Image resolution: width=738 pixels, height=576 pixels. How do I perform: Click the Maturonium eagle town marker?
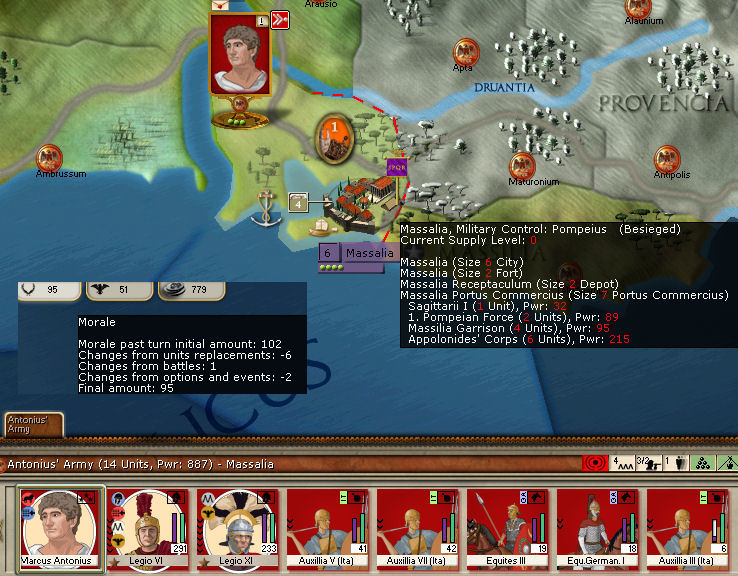pyautogui.click(x=521, y=166)
